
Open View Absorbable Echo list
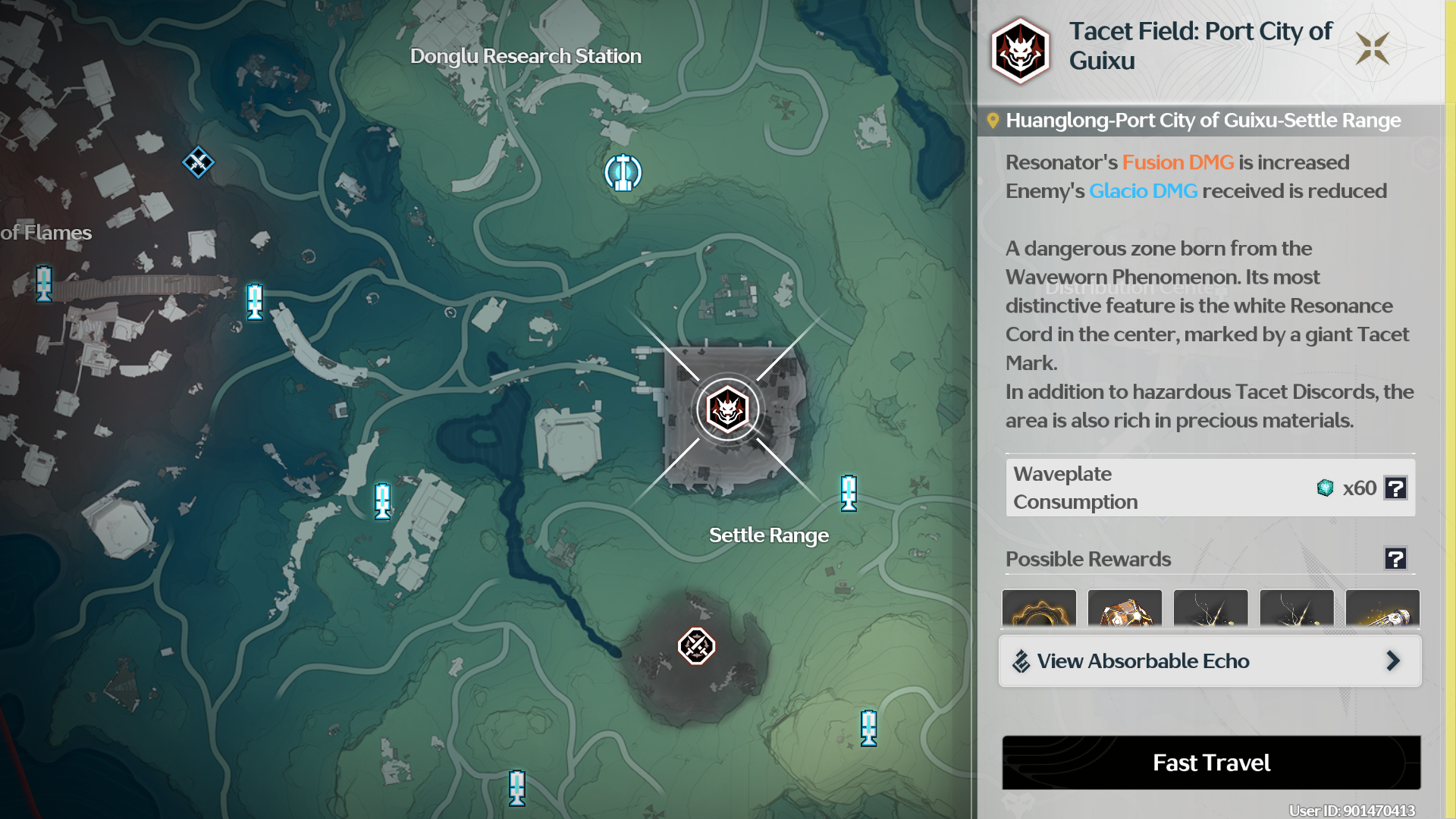1210,661
